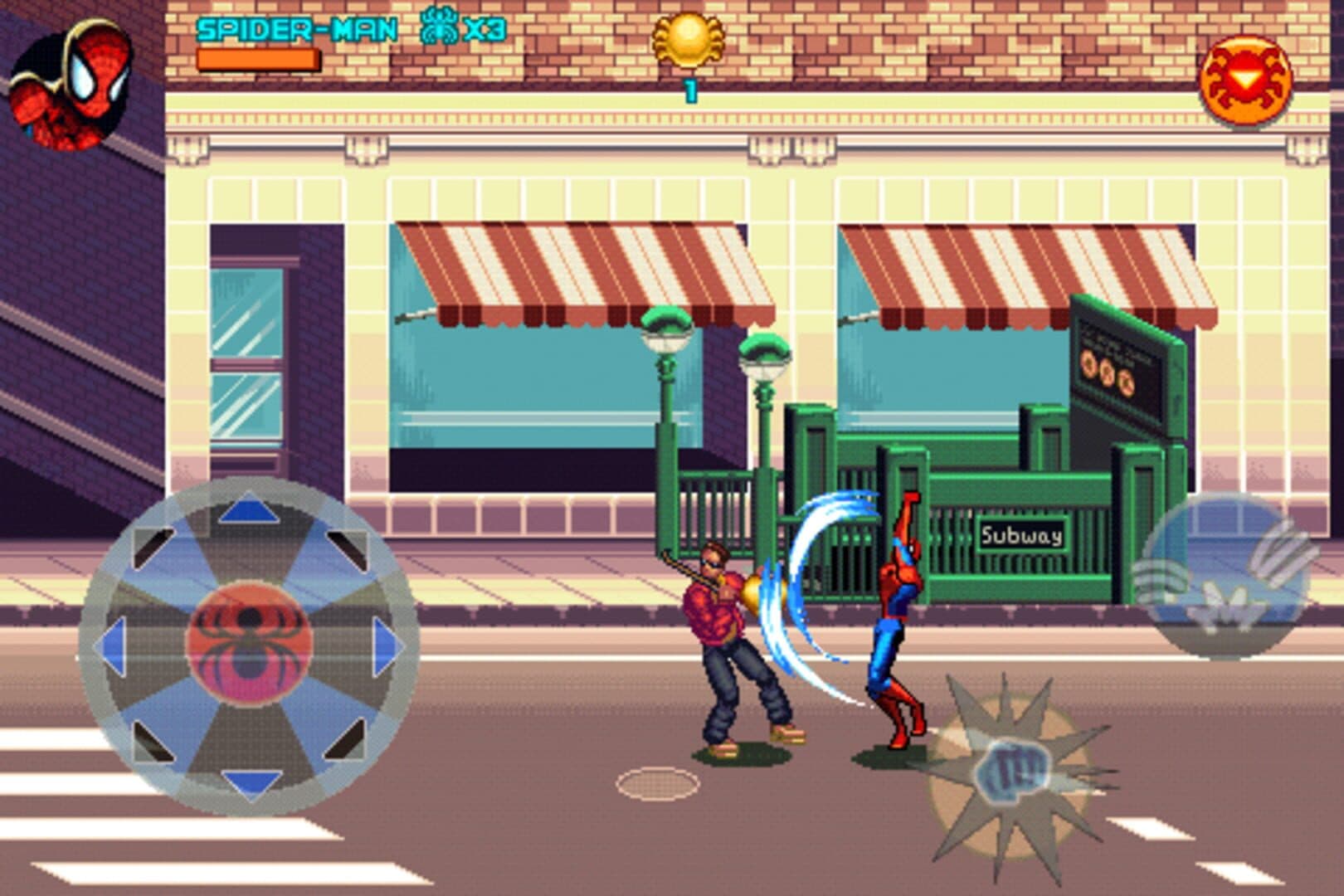Image resolution: width=1344 pixels, height=896 pixels.
Task: Activate the web-shoot hand button
Action: tap(1225, 577)
